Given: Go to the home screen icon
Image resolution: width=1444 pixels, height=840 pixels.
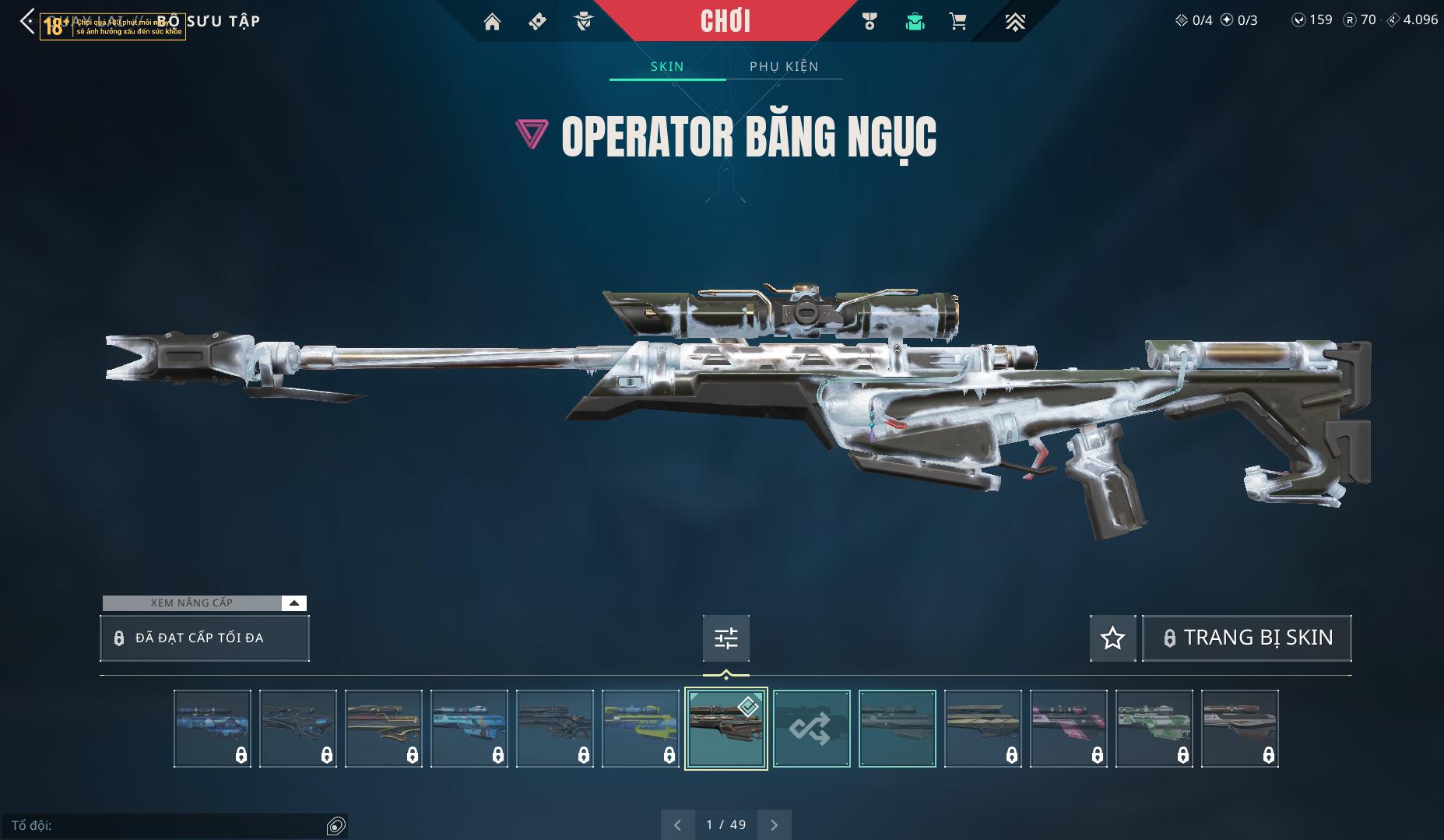Looking at the screenshot, I should click(492, 22).
